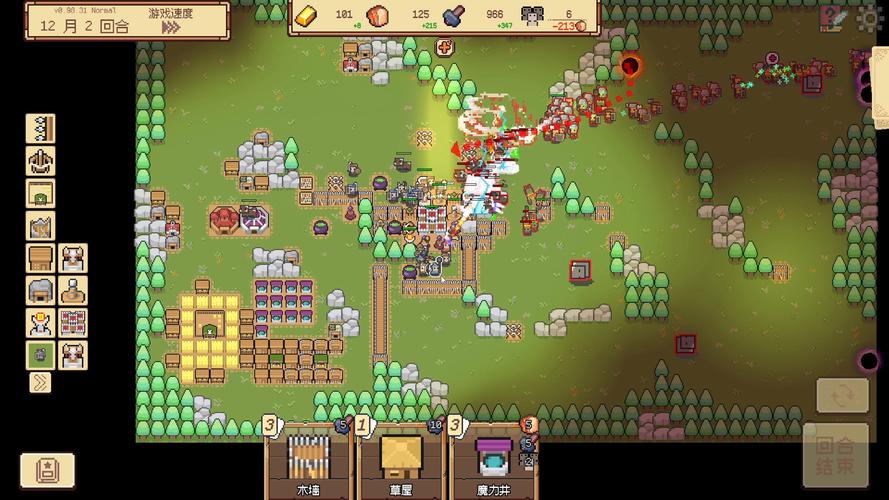This screenshot has width=889, height=500.
Task: Choose the stone furnace build icon
Action: pyautogui.click(x=41, y=291)
